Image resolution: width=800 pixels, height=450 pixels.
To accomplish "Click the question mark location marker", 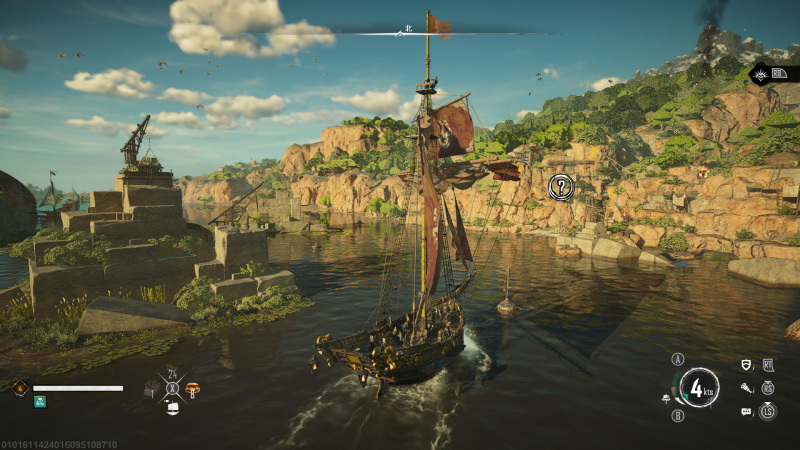I will coord(562,185).
